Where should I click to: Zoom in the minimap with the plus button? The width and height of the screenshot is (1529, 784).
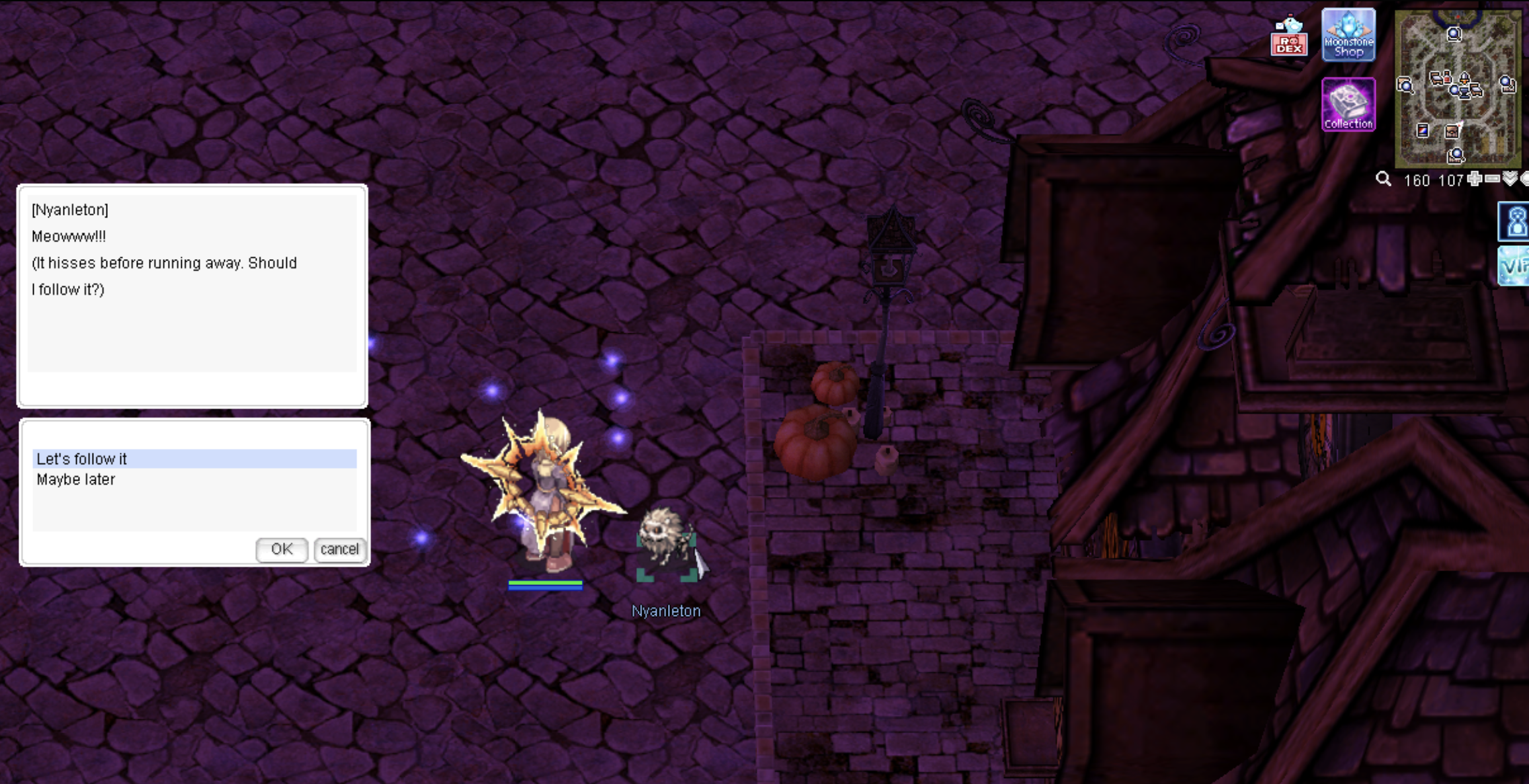tap(1474, 179)
